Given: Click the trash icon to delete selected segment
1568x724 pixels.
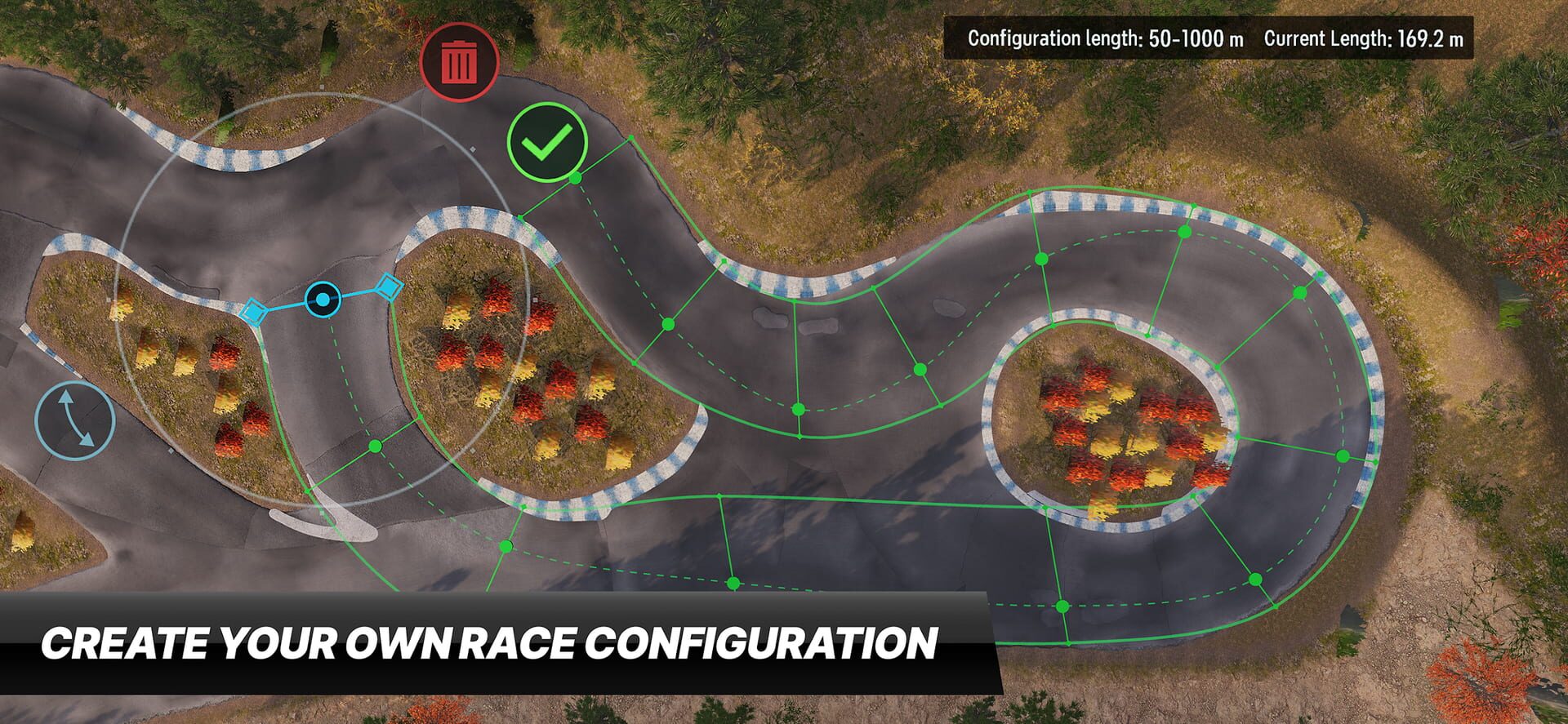Looking at the screenshot, I should [461, 64].
